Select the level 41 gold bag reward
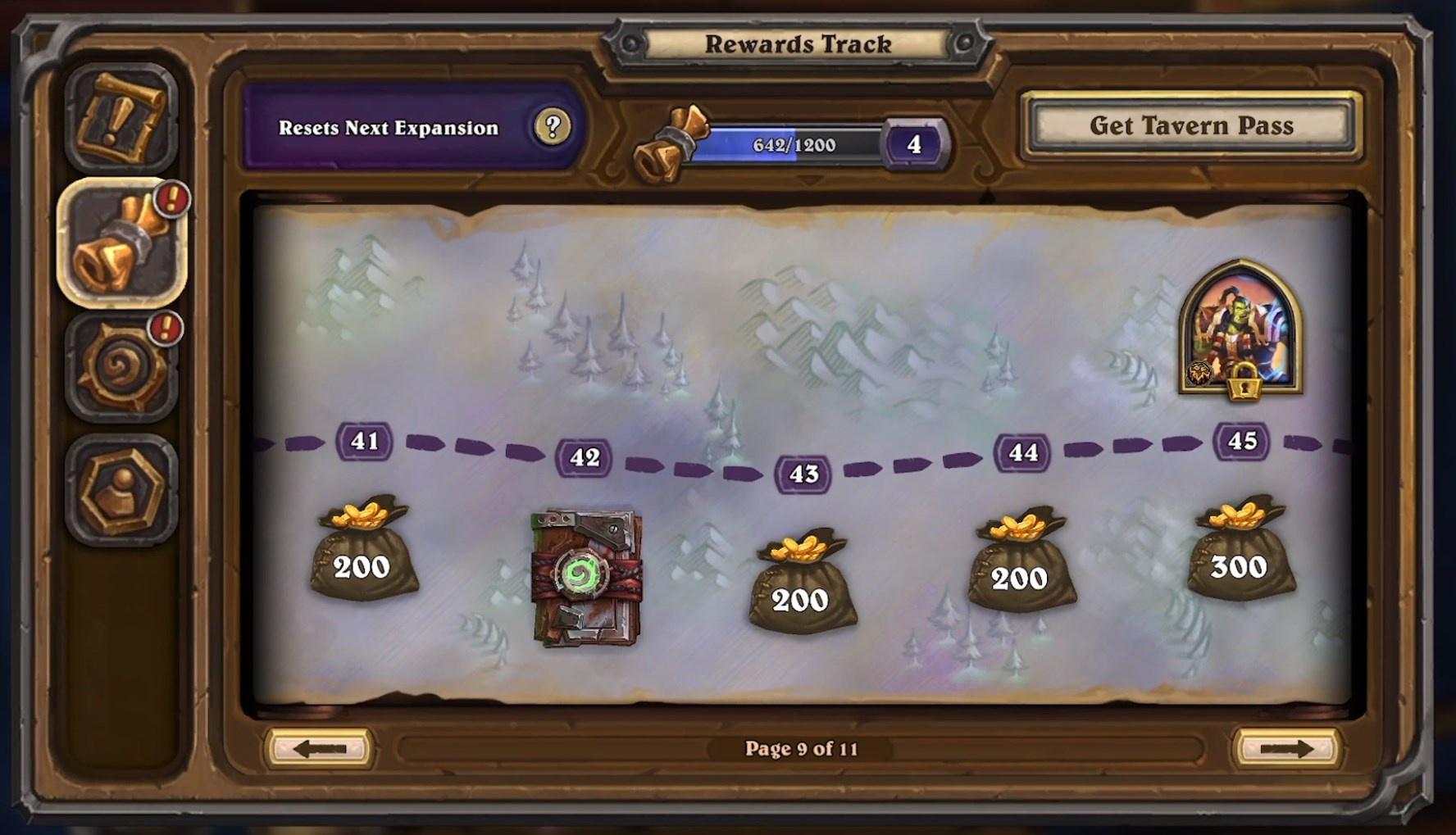Viewport: 1456px width, 835px height. [363, 551]
